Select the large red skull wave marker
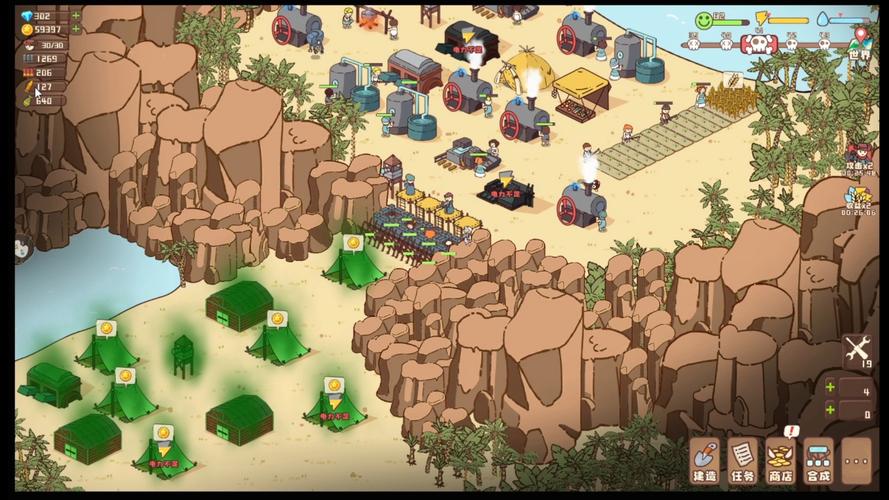Screen dimensions: 889x500 tap(759, 44)
